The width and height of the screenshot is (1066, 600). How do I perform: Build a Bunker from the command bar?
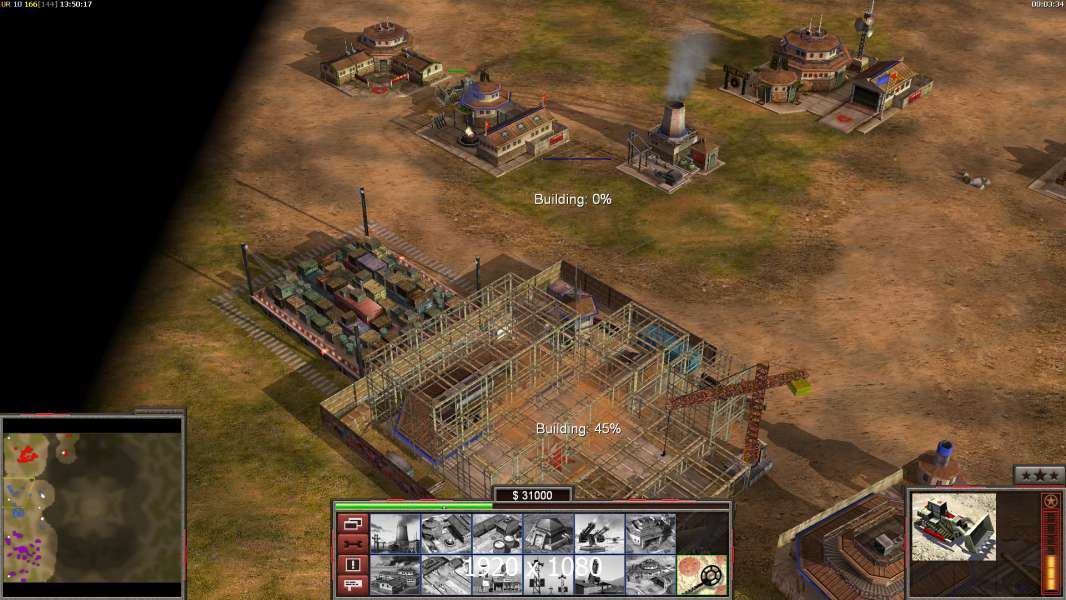coord(548,534)
